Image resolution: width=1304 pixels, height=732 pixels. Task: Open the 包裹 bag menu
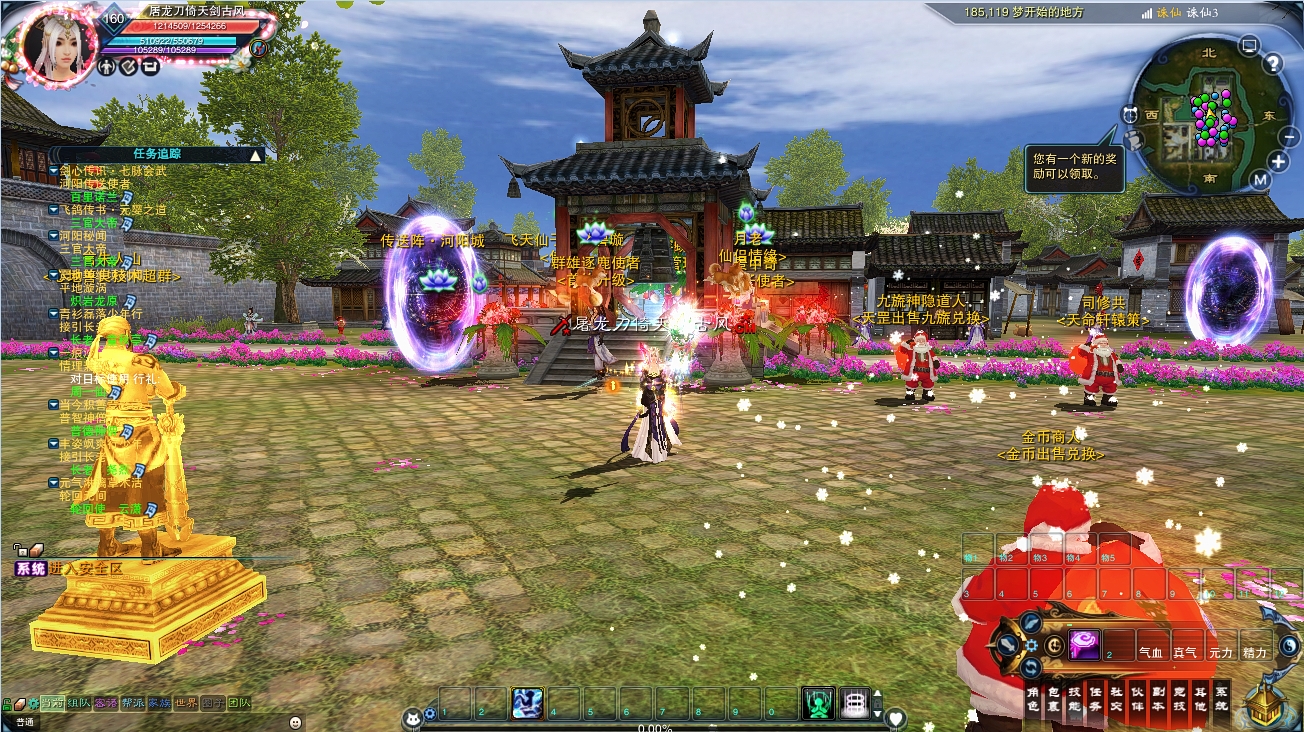pos(1052,699)
